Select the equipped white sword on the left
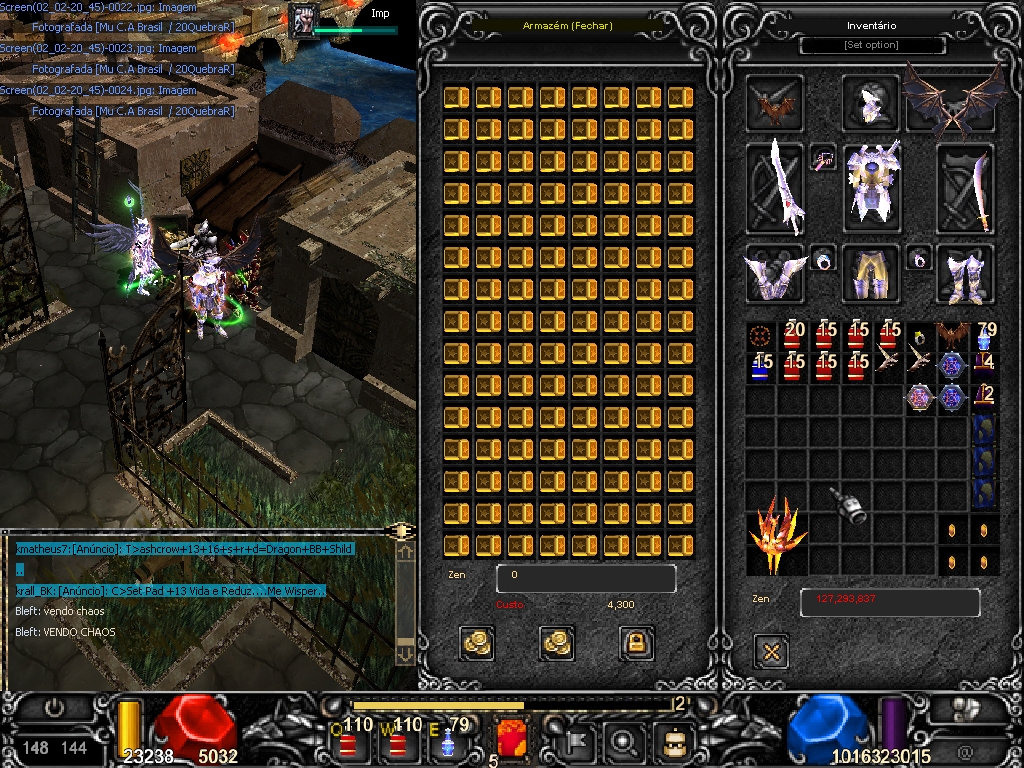Screen dimensions: 1024x768 point(776,187)
